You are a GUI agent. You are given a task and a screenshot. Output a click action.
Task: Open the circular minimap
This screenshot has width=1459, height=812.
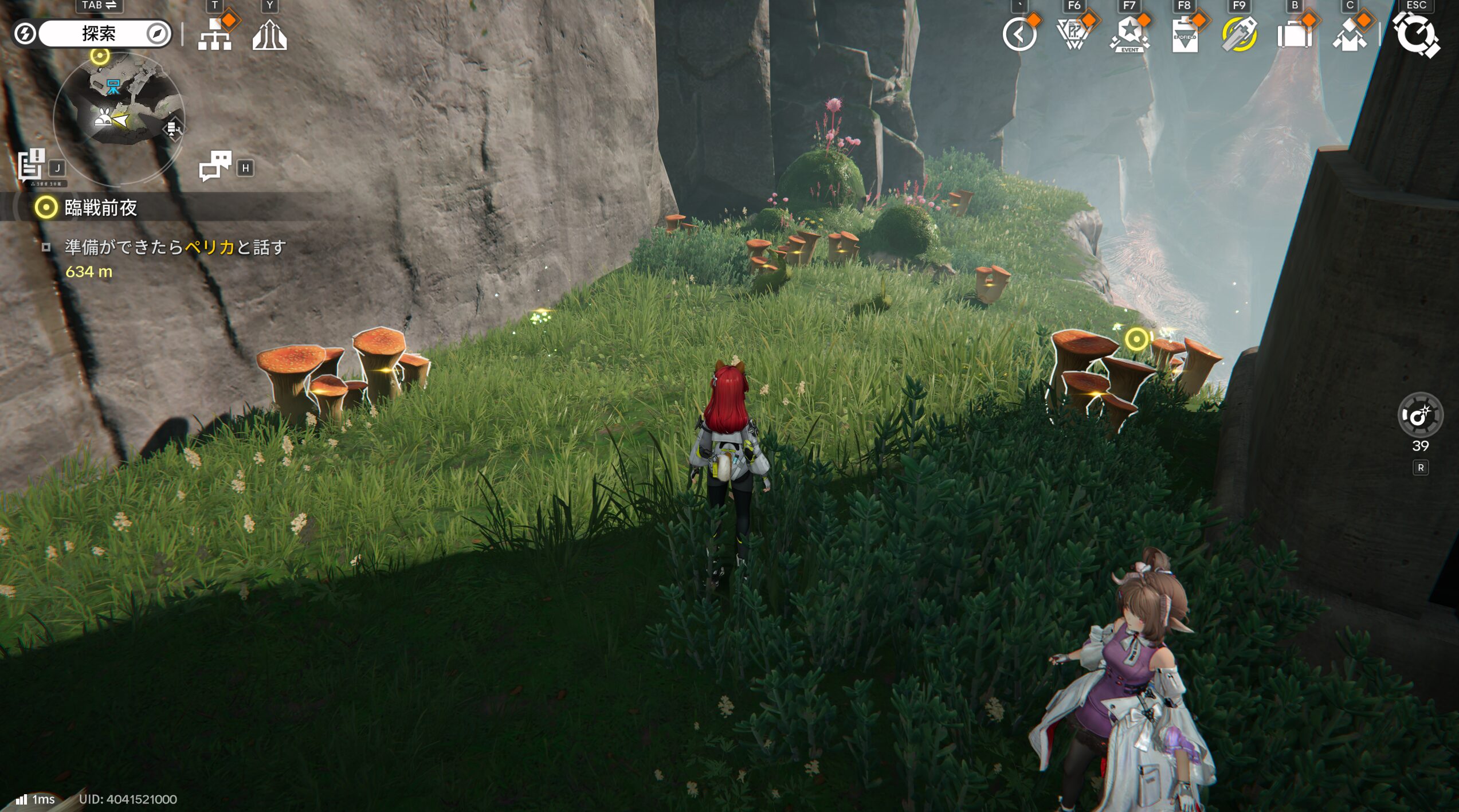pyautogui.click(x=119, y=119)
